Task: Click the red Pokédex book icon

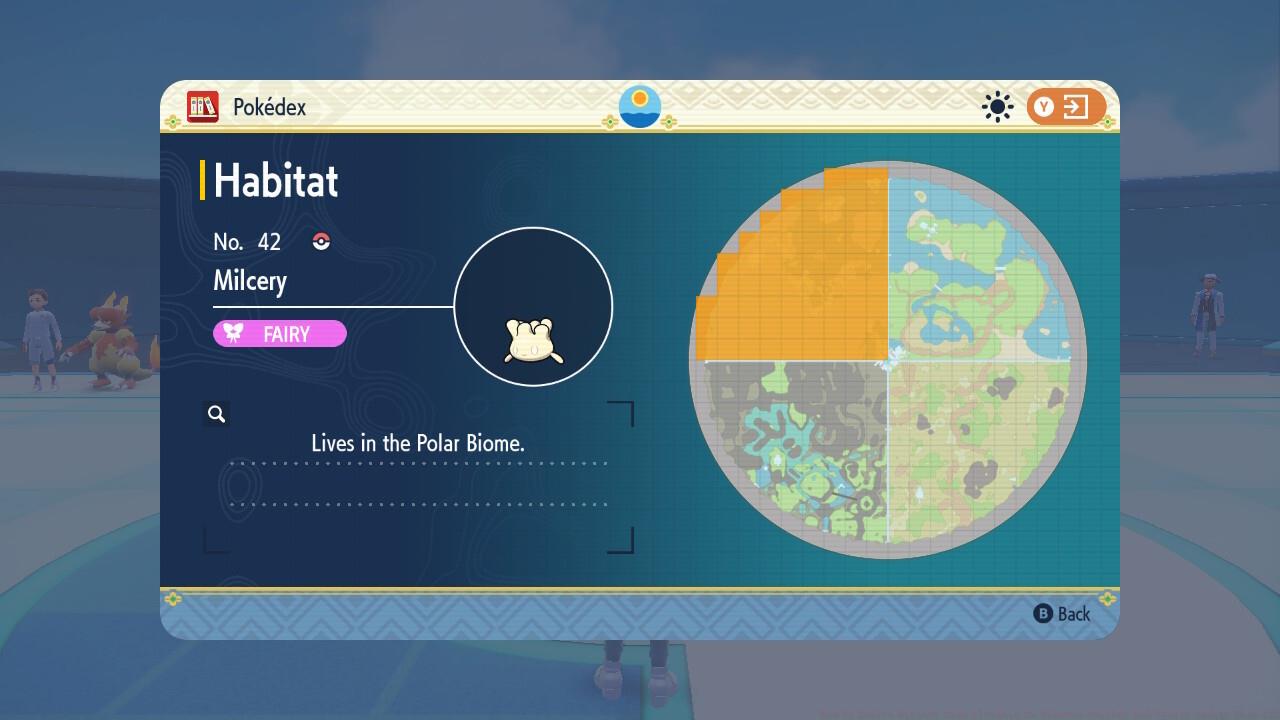Action: (x=201, y=107)
